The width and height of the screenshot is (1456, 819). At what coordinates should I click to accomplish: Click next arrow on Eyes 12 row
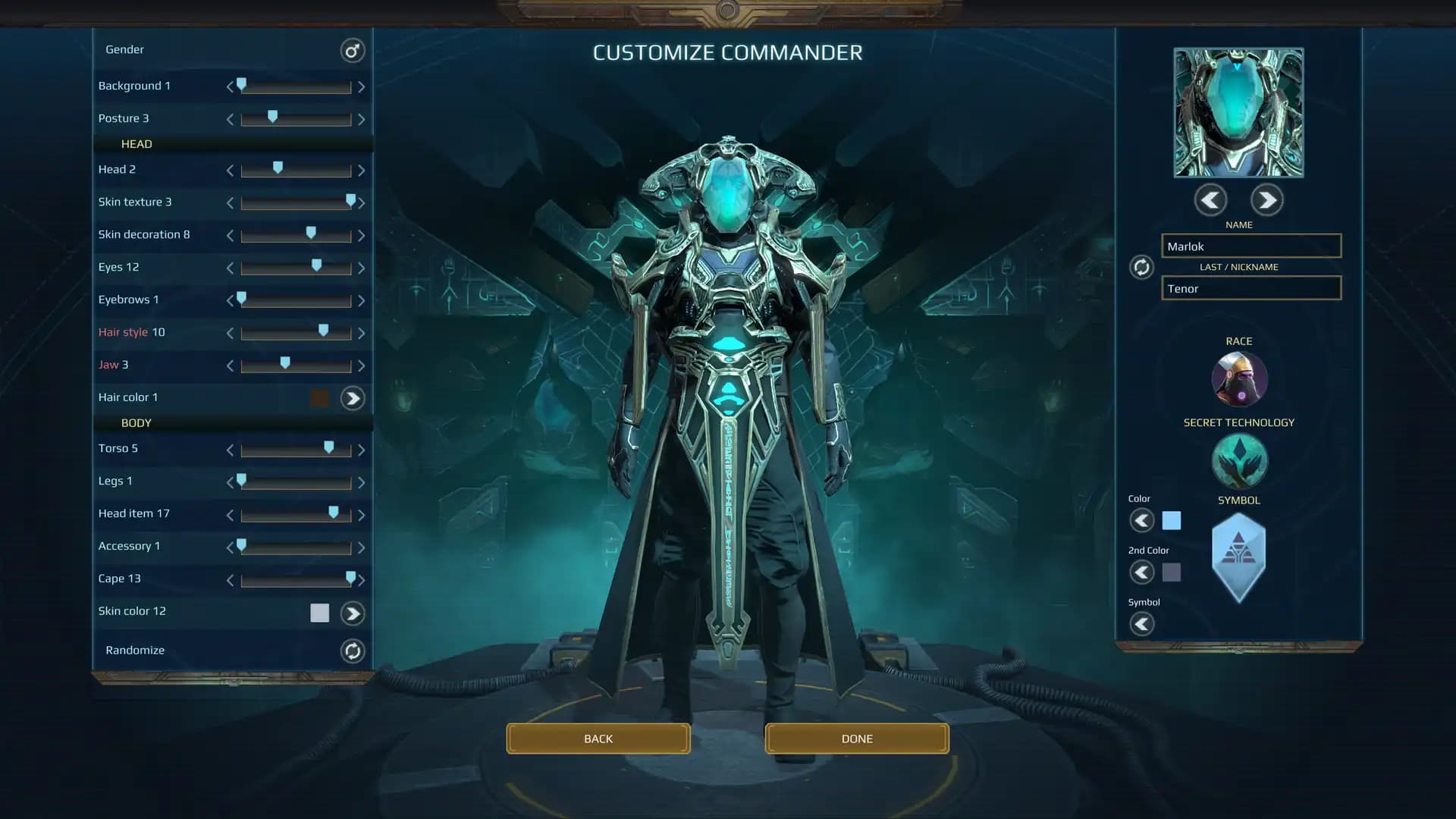[x=362, y=267]
